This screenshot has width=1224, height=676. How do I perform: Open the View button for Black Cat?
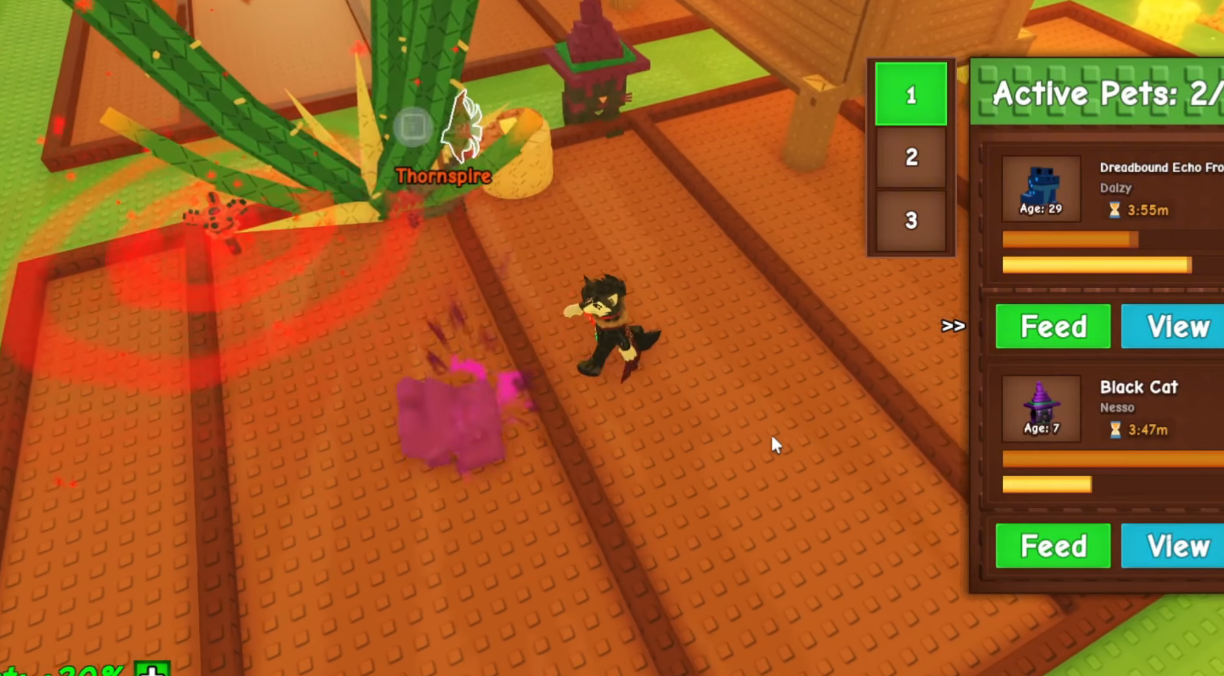tap(1176, 546)
